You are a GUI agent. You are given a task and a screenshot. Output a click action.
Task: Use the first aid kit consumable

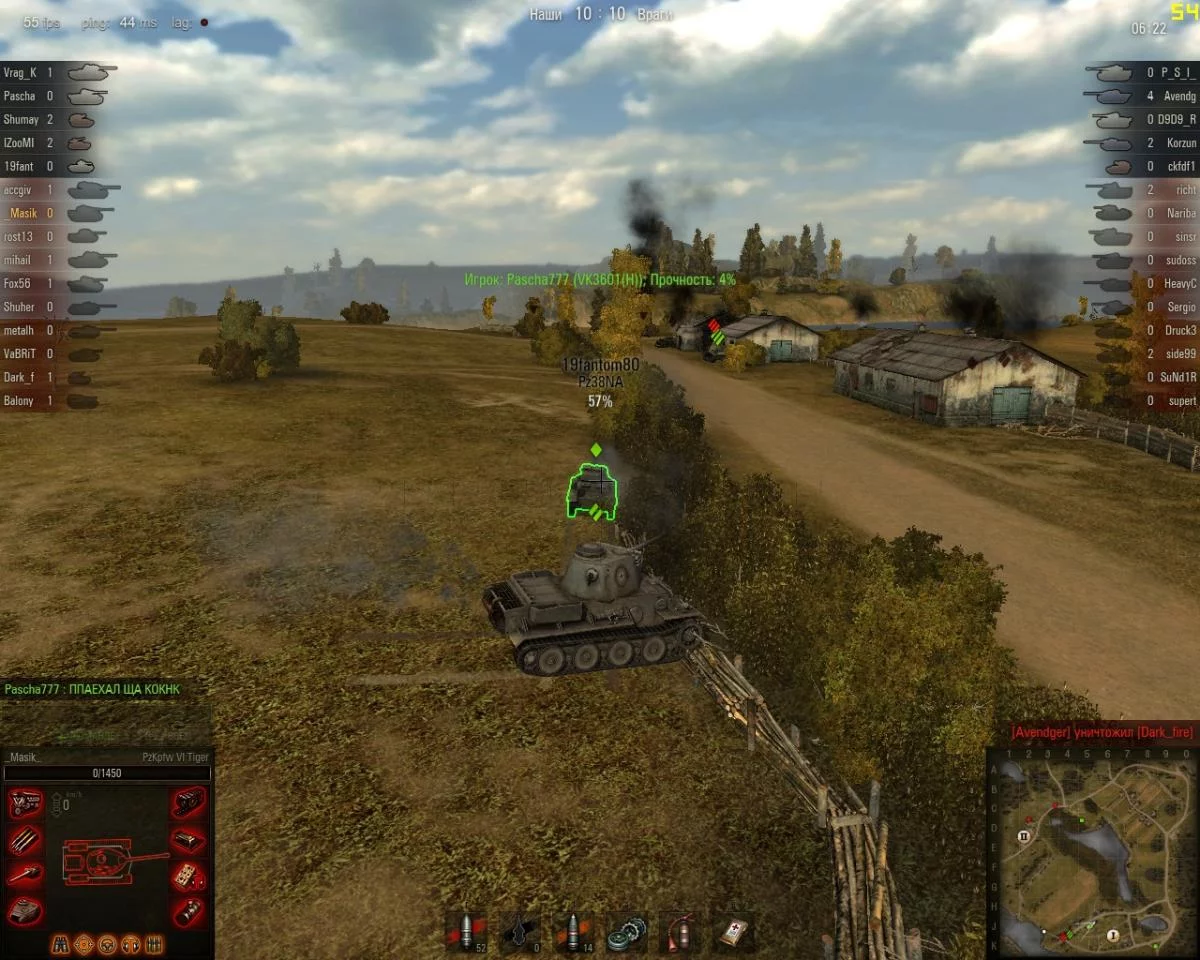point(735,932)
